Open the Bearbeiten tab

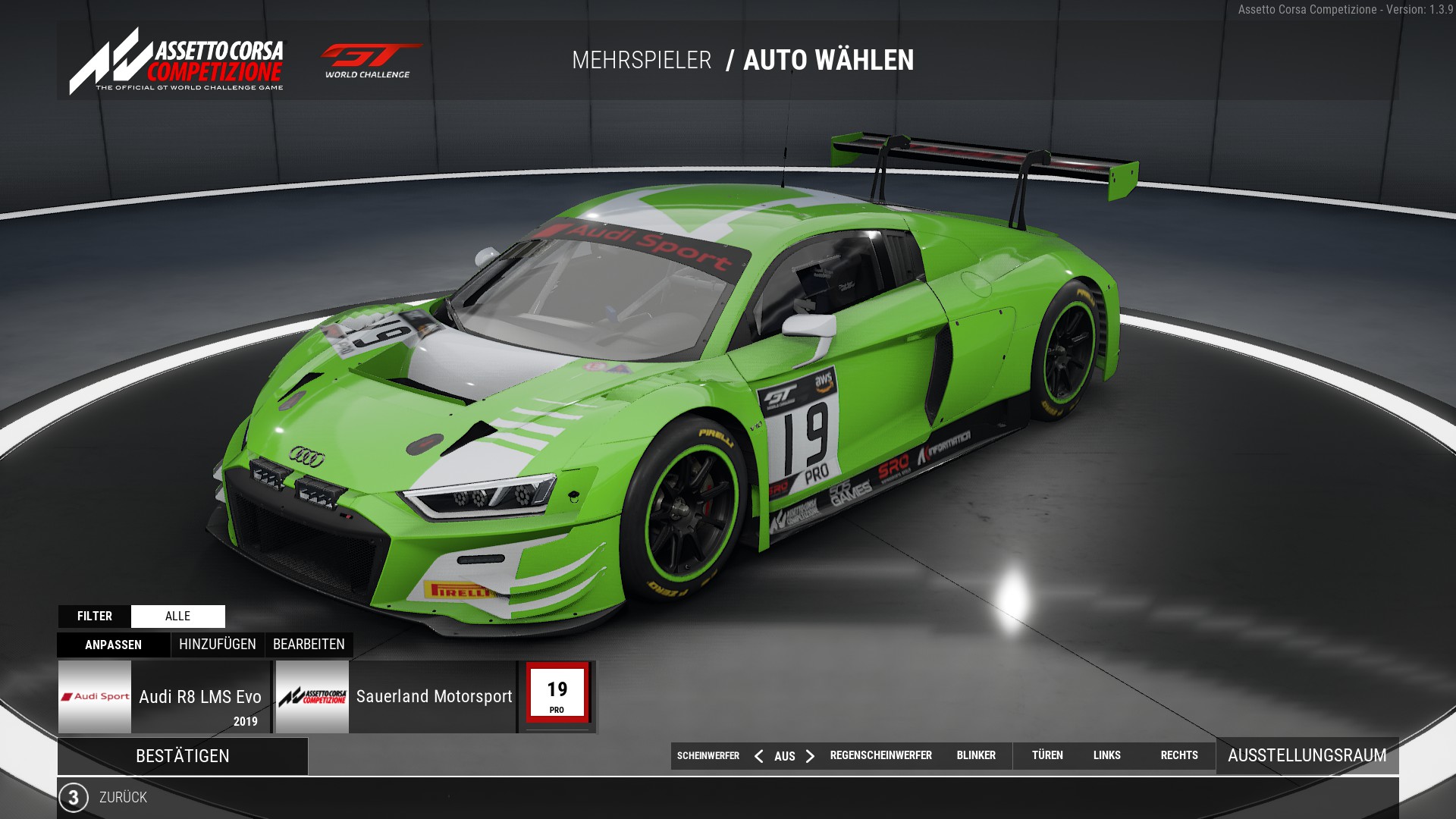[309, 645]
